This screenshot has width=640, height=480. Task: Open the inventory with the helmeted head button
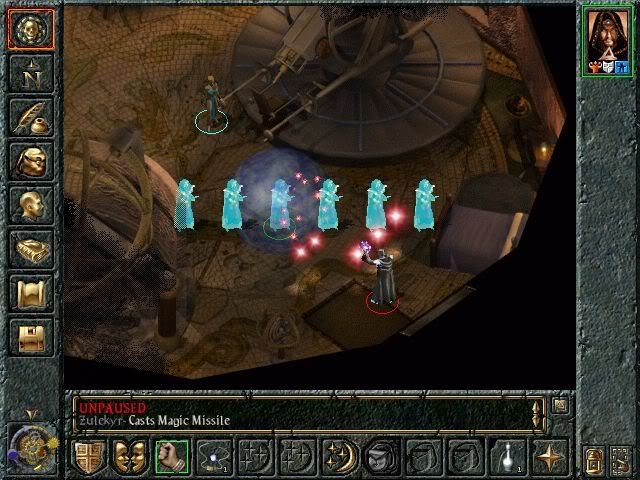coord(31,160)
